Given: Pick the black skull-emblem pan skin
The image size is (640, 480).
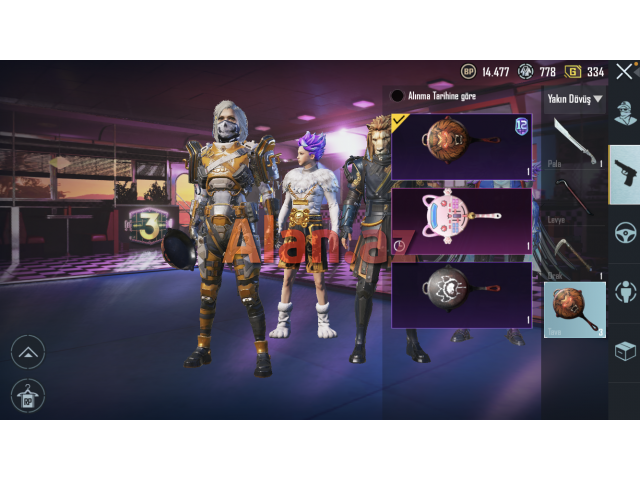Looking at the screenshot, I should pos(461,294).
